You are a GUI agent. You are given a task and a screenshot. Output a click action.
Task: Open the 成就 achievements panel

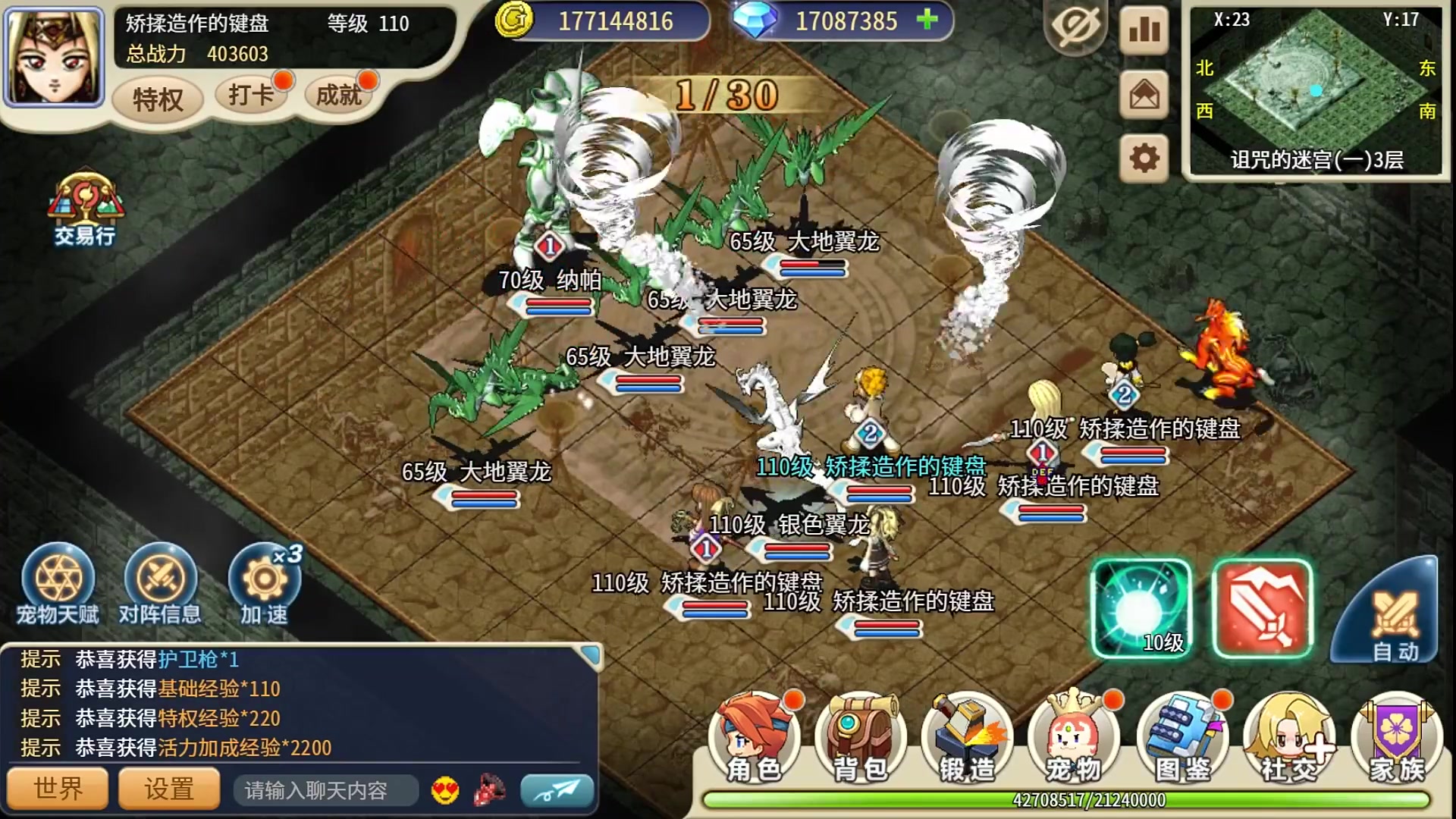coord(338,96)
